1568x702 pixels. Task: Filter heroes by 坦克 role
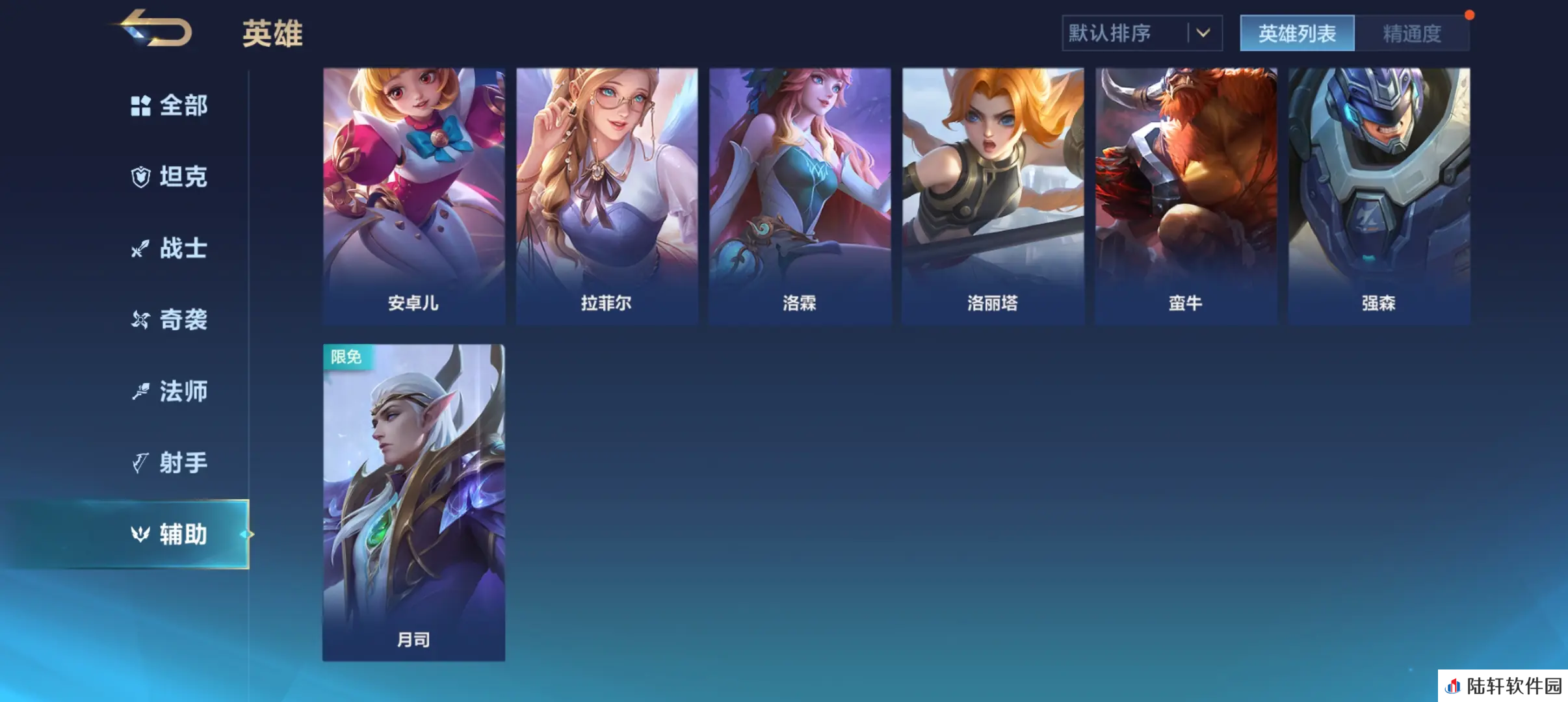pyautogui.click(x=170, y=177)
